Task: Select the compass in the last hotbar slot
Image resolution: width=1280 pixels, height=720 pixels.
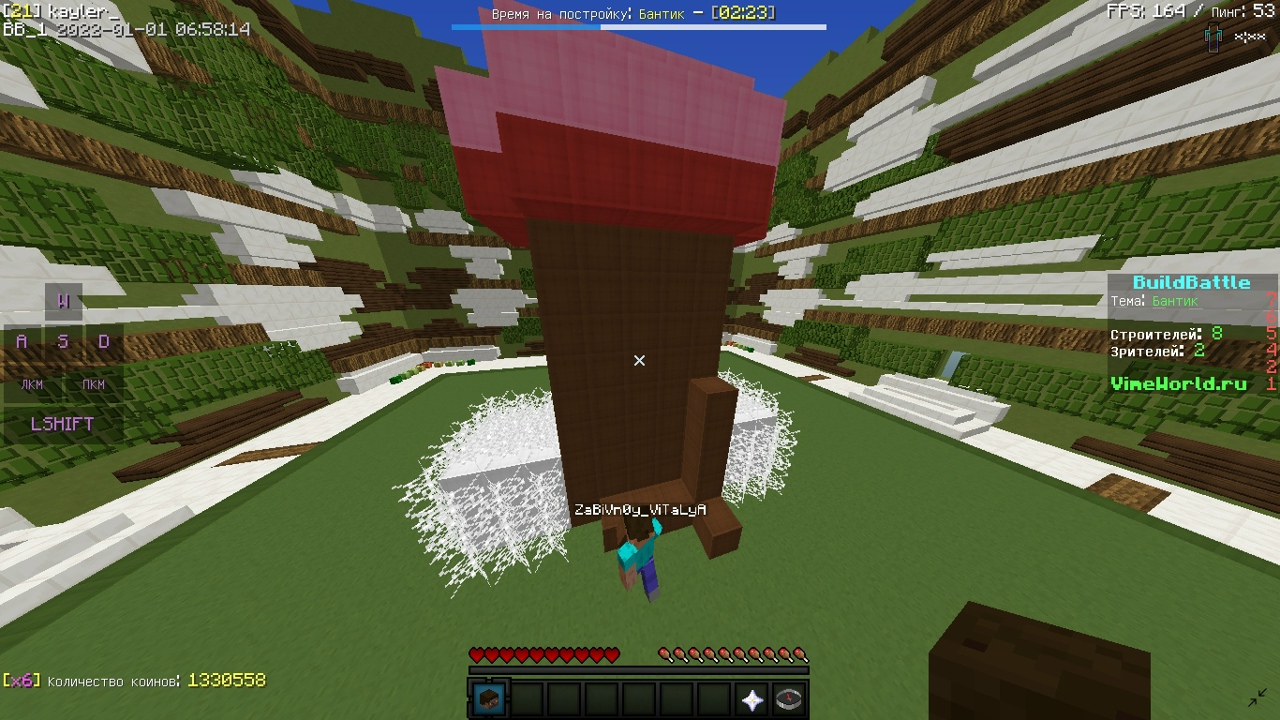Action: tap(789, 697)
